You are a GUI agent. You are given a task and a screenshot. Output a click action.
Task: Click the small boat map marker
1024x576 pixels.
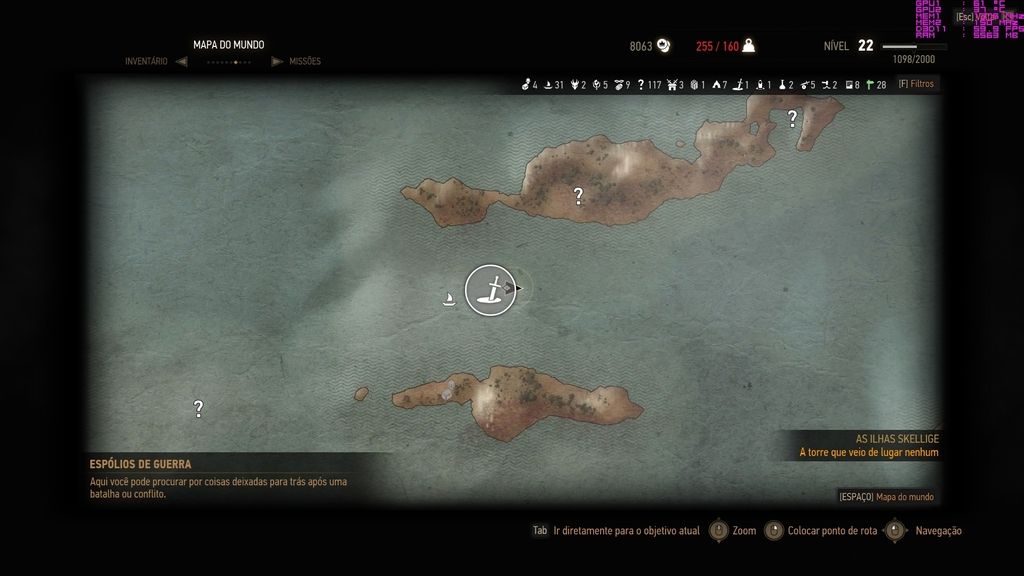click(x=450, y=297)
